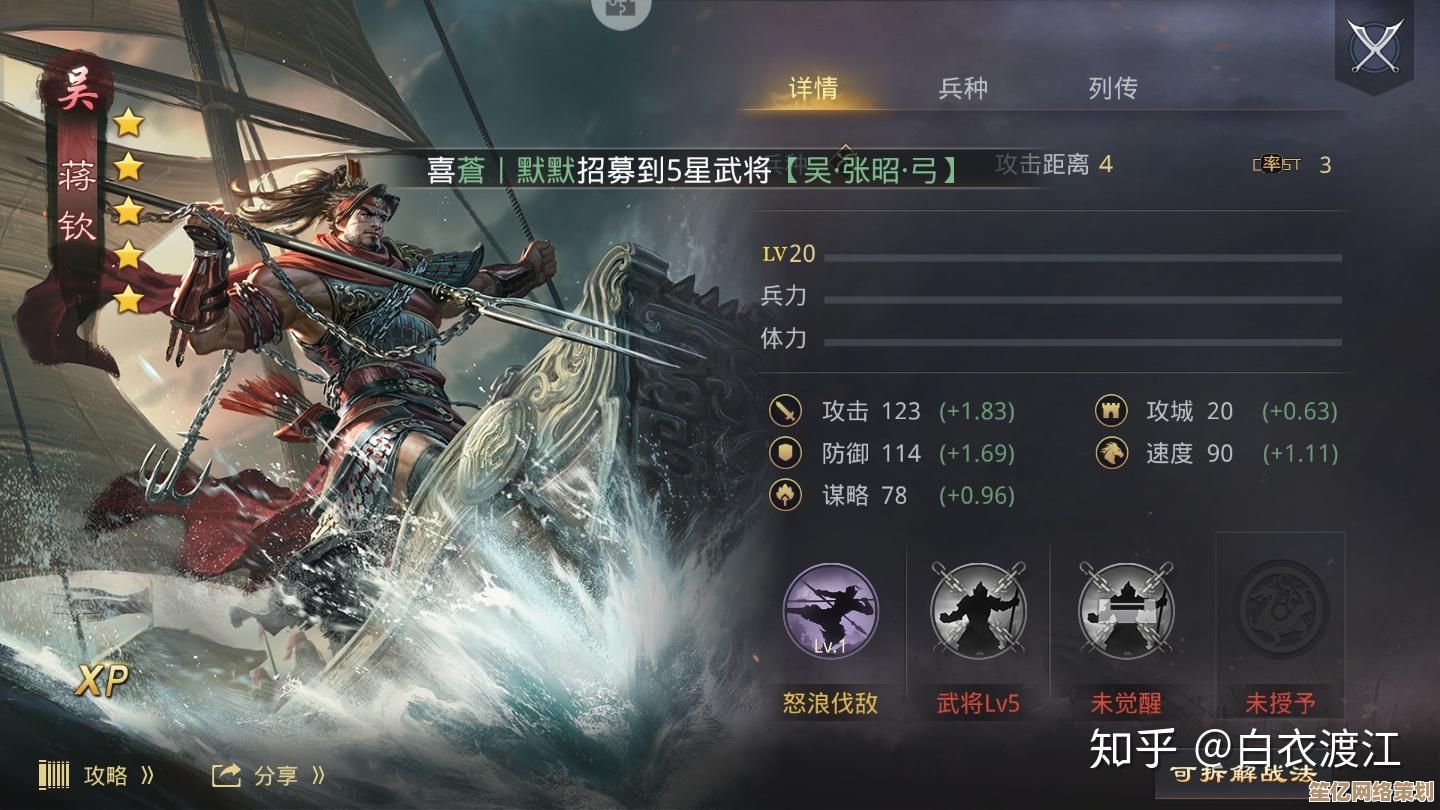The image size is (1440, 810).
Task: Select the 怒浪伐敌 skill icon
Action: (830, 609)
